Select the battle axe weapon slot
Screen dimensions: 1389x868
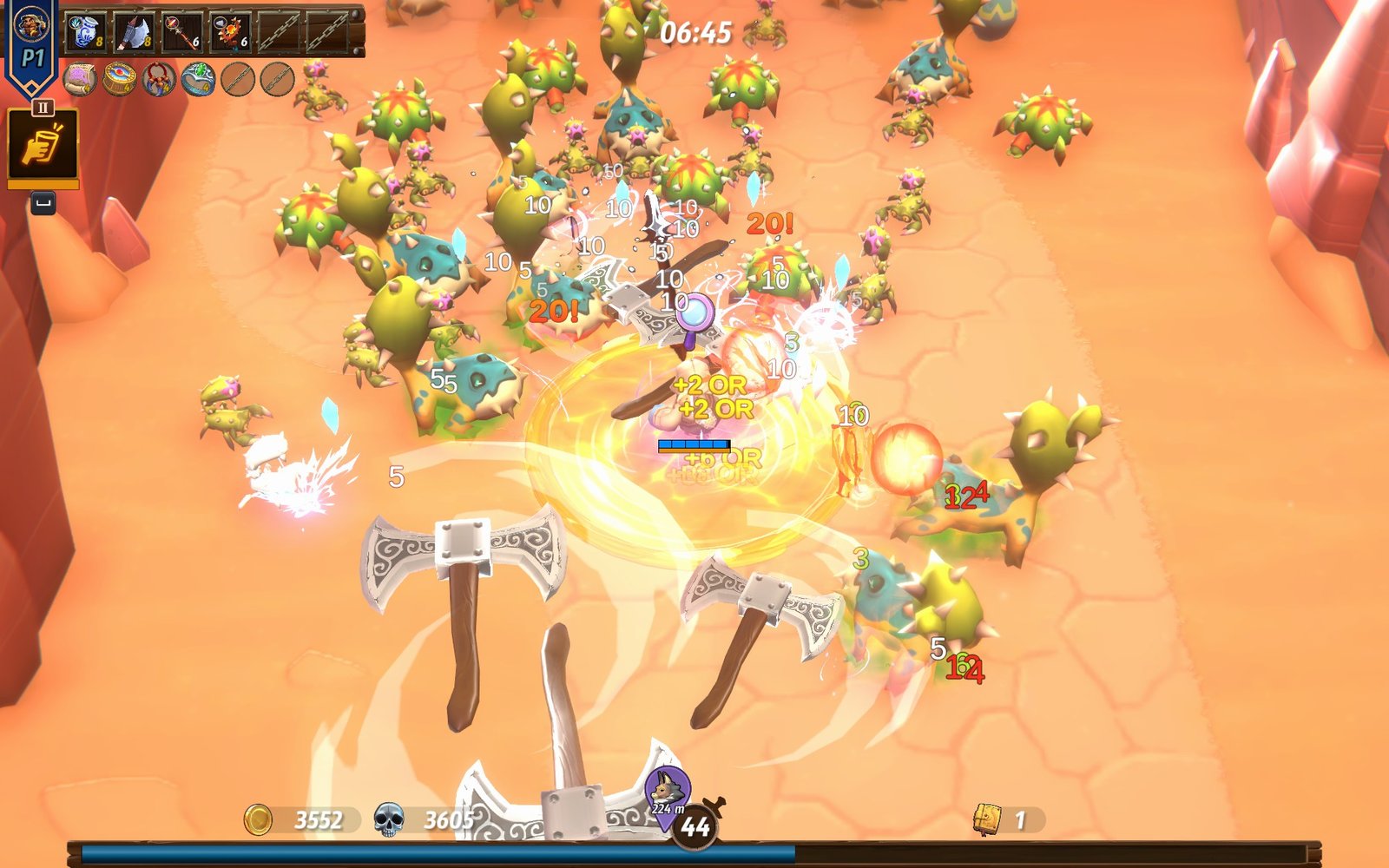pyautogui.click(x=134, y=31)
